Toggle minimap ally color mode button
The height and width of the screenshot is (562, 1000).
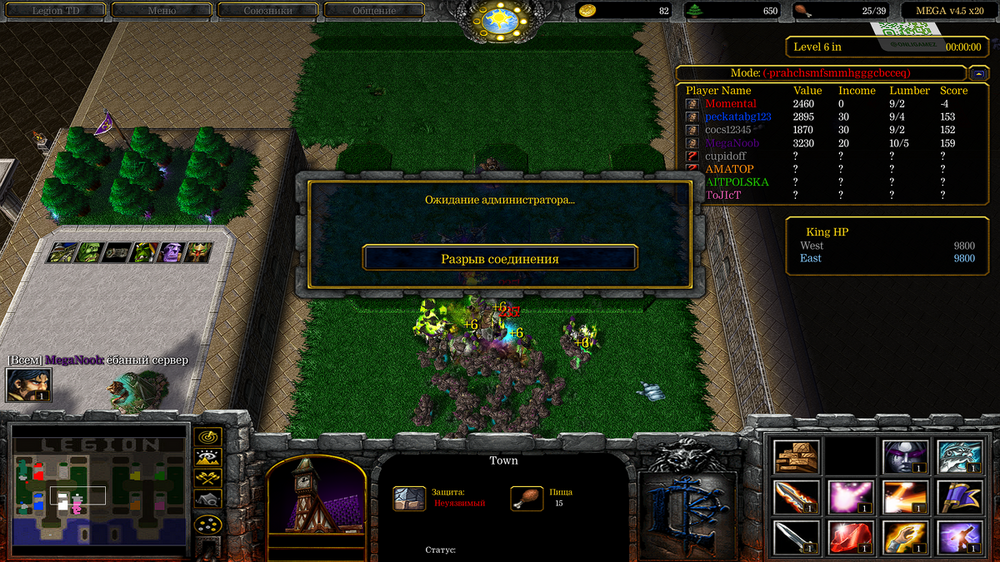point(208,478)
